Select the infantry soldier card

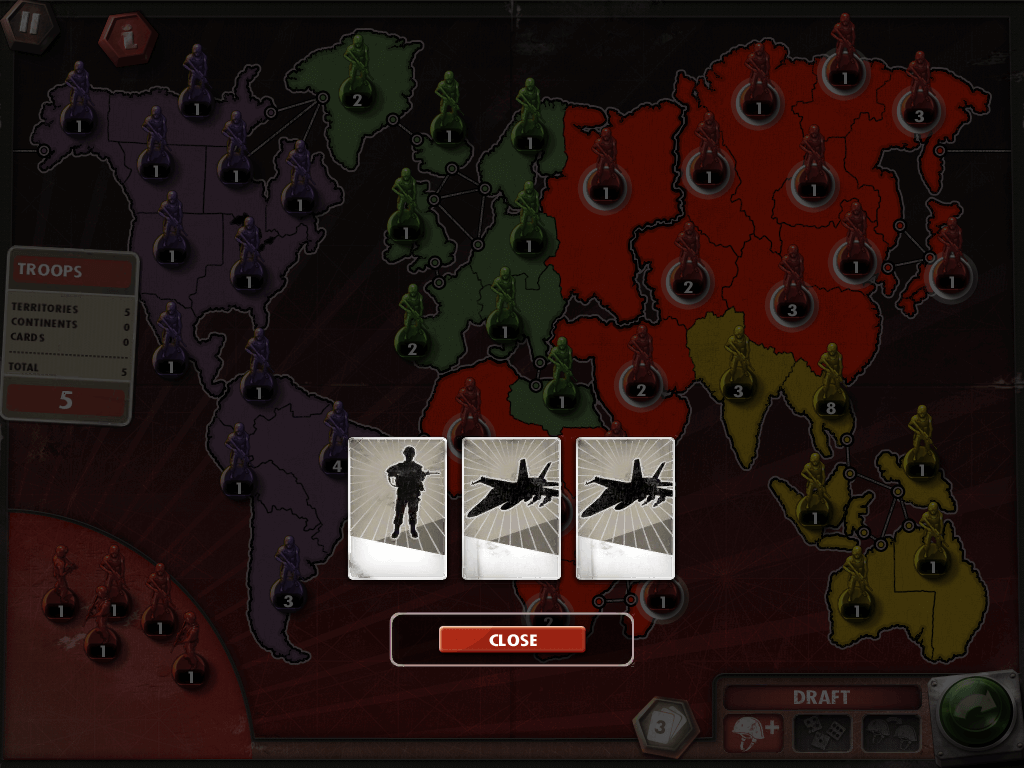tap(397, 508)
